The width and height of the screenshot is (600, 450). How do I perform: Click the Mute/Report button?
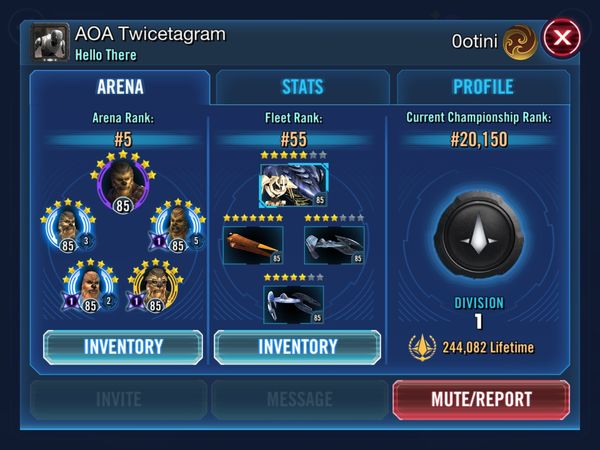[482, 399]
